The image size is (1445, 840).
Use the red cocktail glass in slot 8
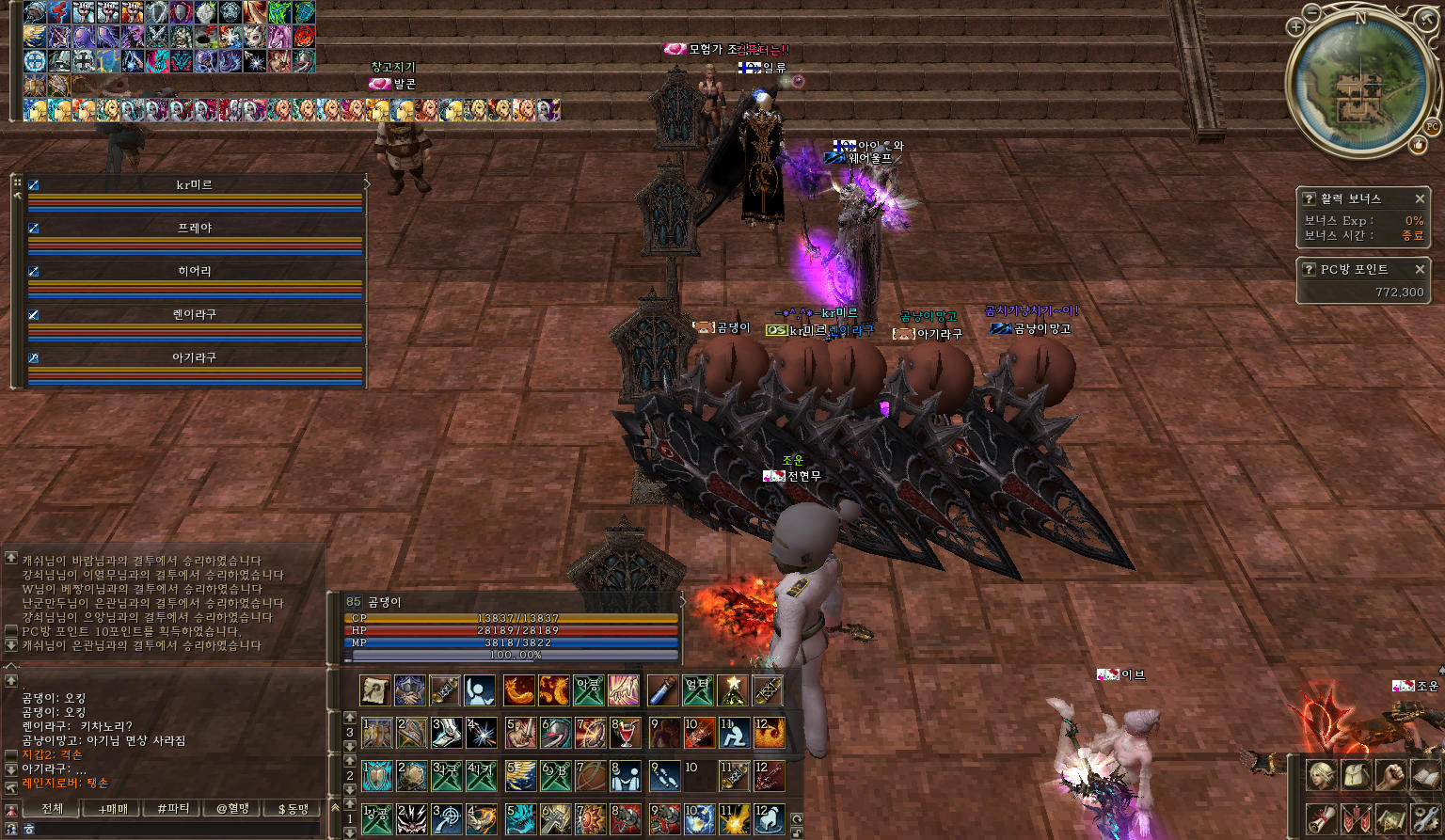[x=626, y=733]
